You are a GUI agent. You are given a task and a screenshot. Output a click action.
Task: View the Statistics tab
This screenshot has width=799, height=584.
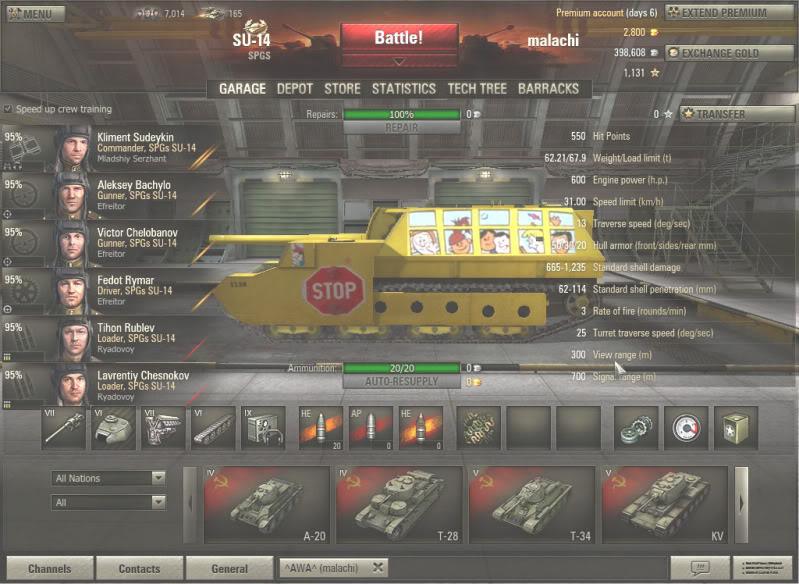pos(404,88)
